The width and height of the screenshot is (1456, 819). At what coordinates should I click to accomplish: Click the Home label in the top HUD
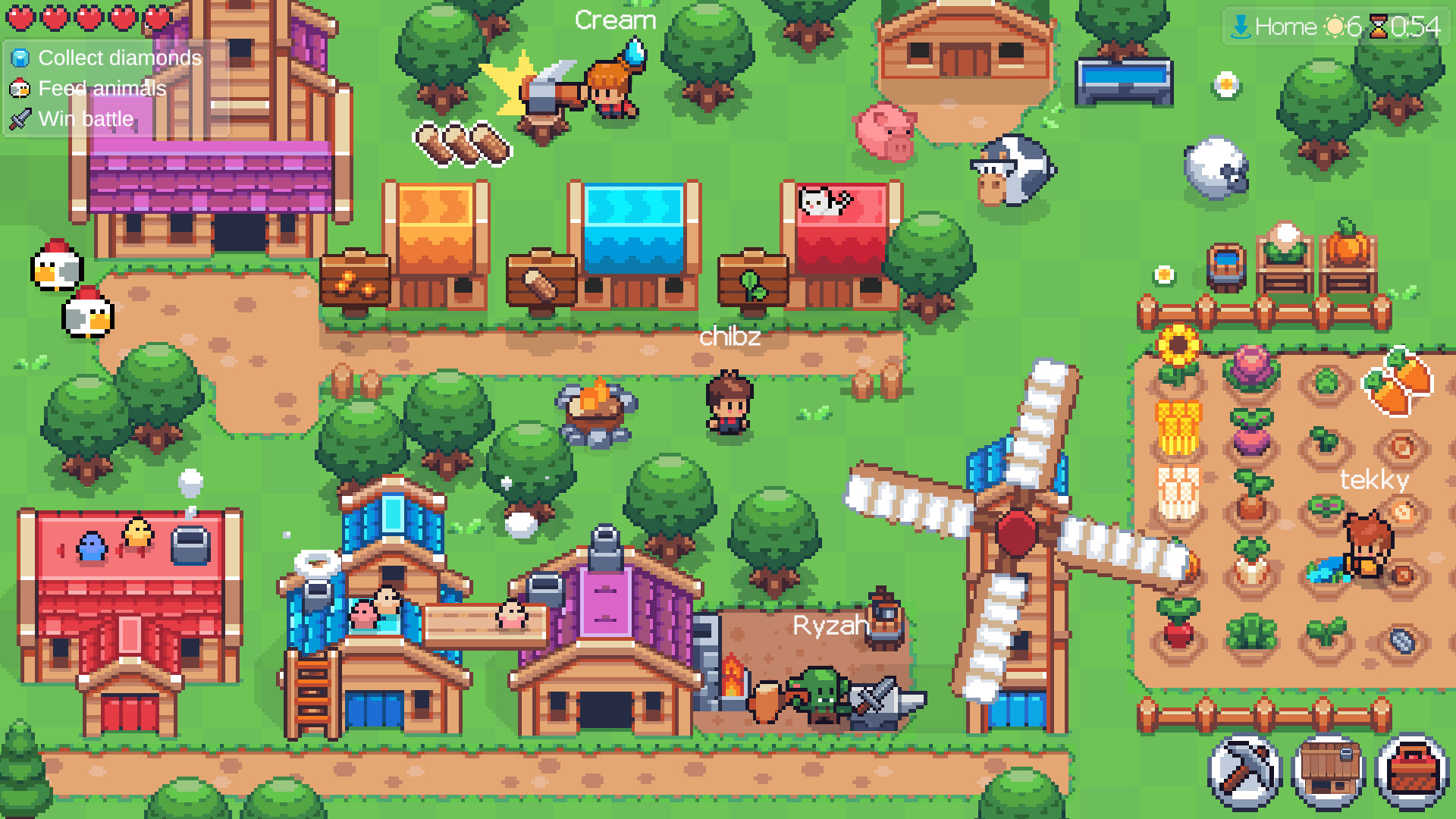click(1288, 27)
